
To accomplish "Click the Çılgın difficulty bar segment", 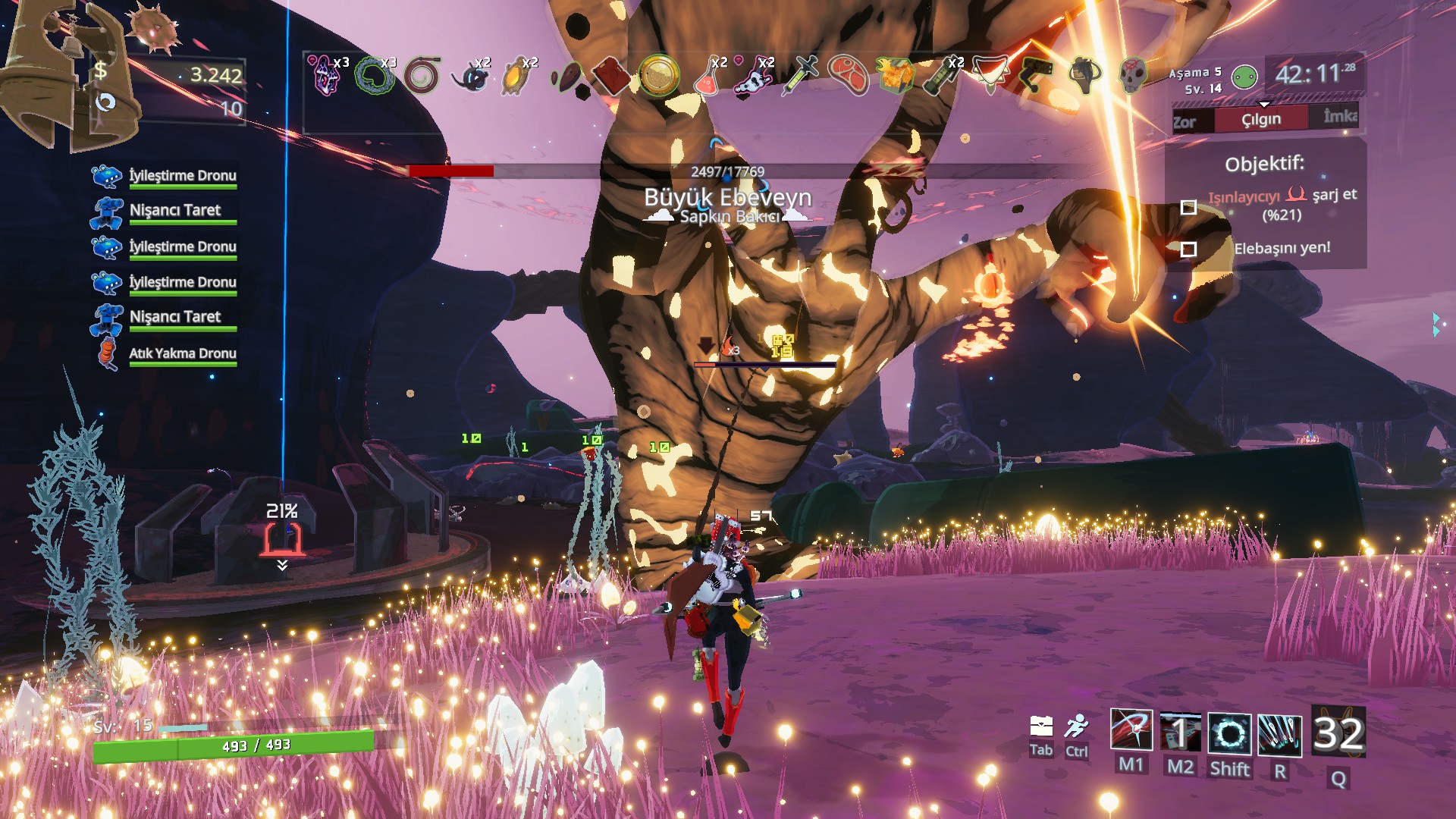I will [1261, 119].
